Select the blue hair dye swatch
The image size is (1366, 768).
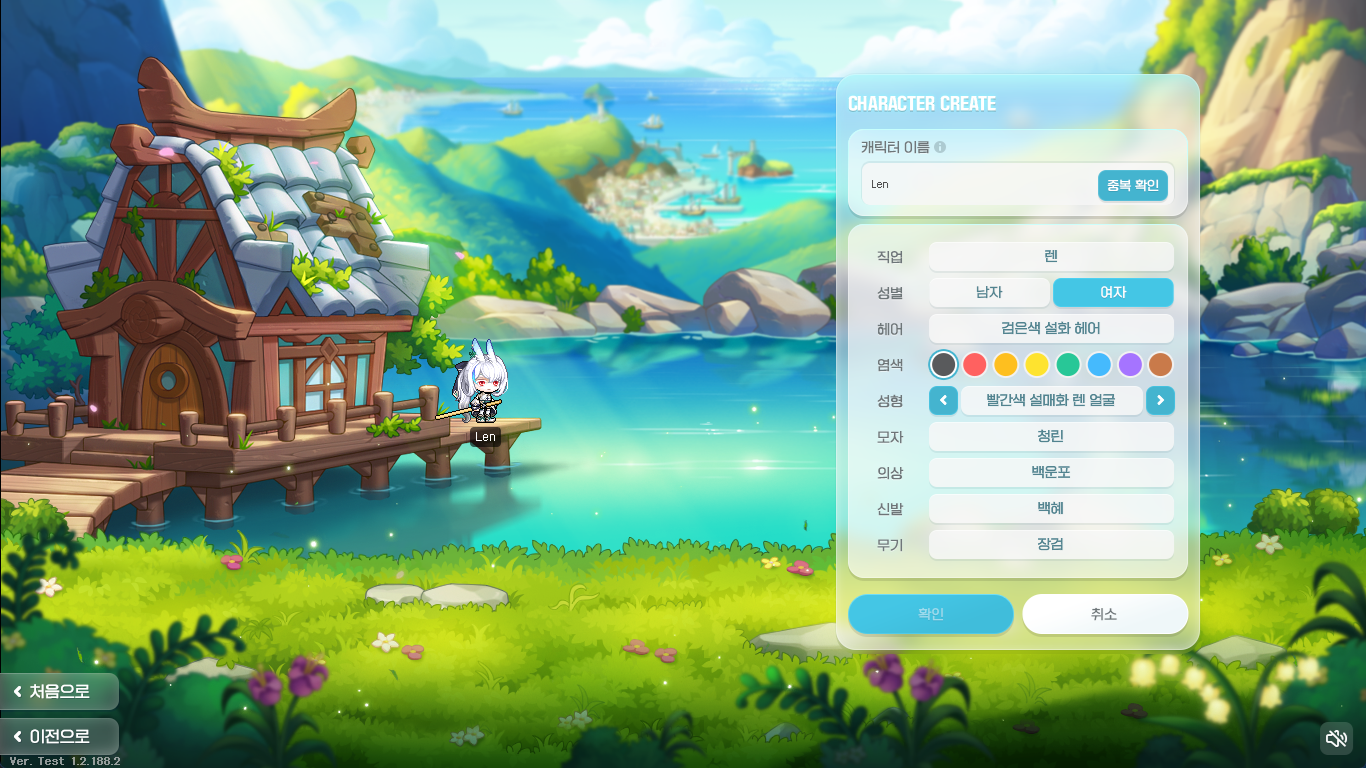(1098, 364)
